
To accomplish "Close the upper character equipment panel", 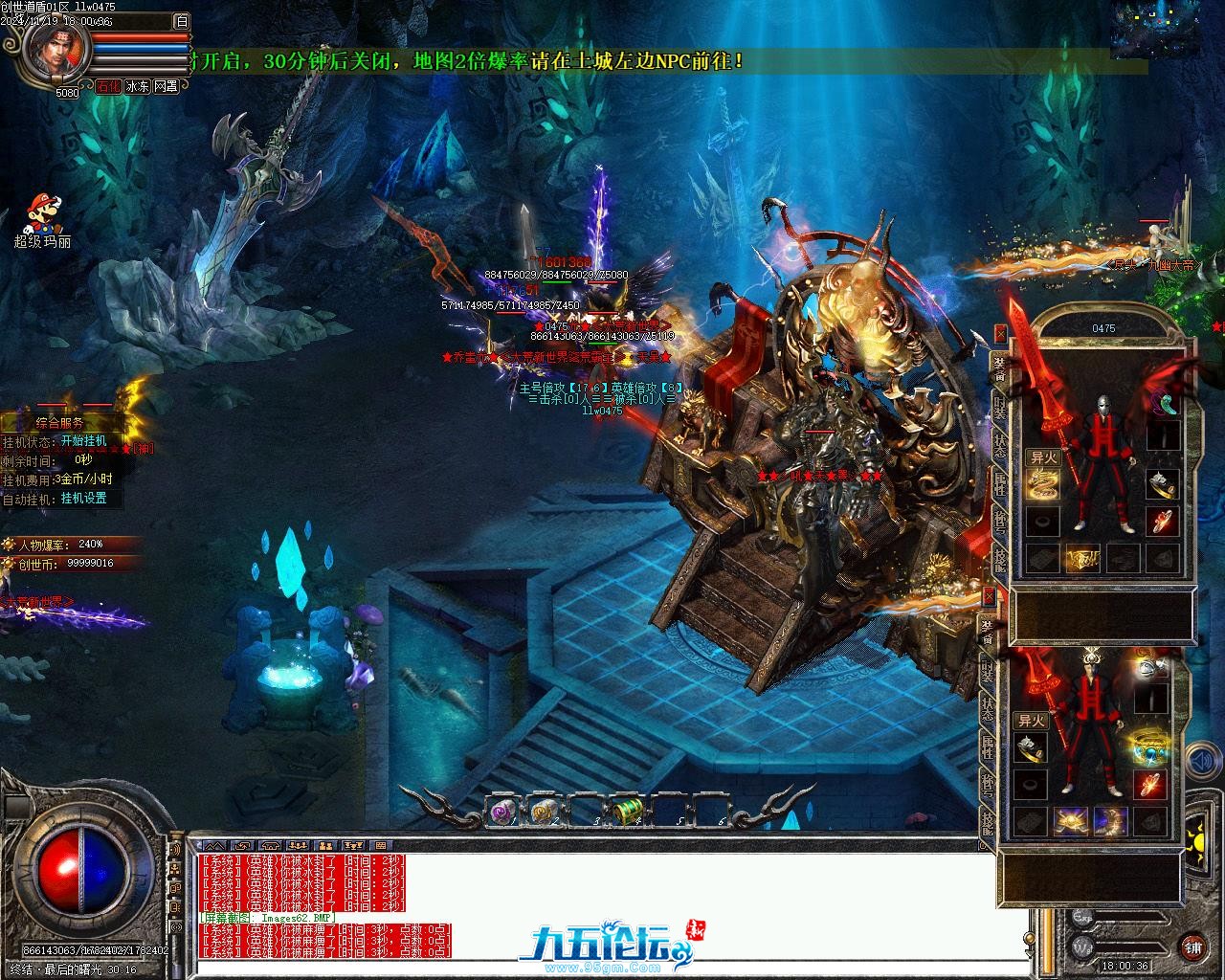I will [x=1000, y=334].
